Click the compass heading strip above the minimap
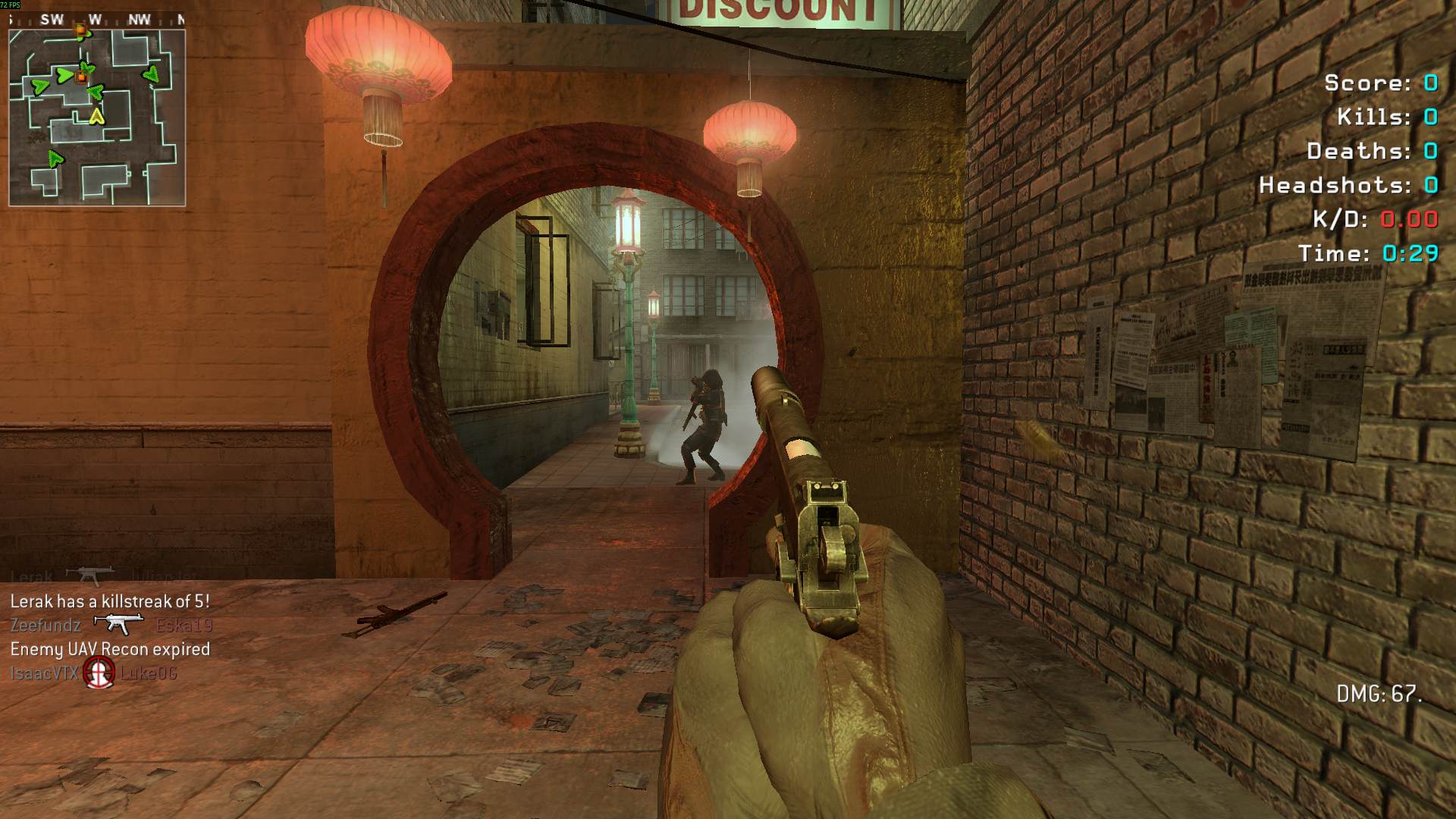The width and height of the screenshot is (1456, 819). click(x=97, y=20)
